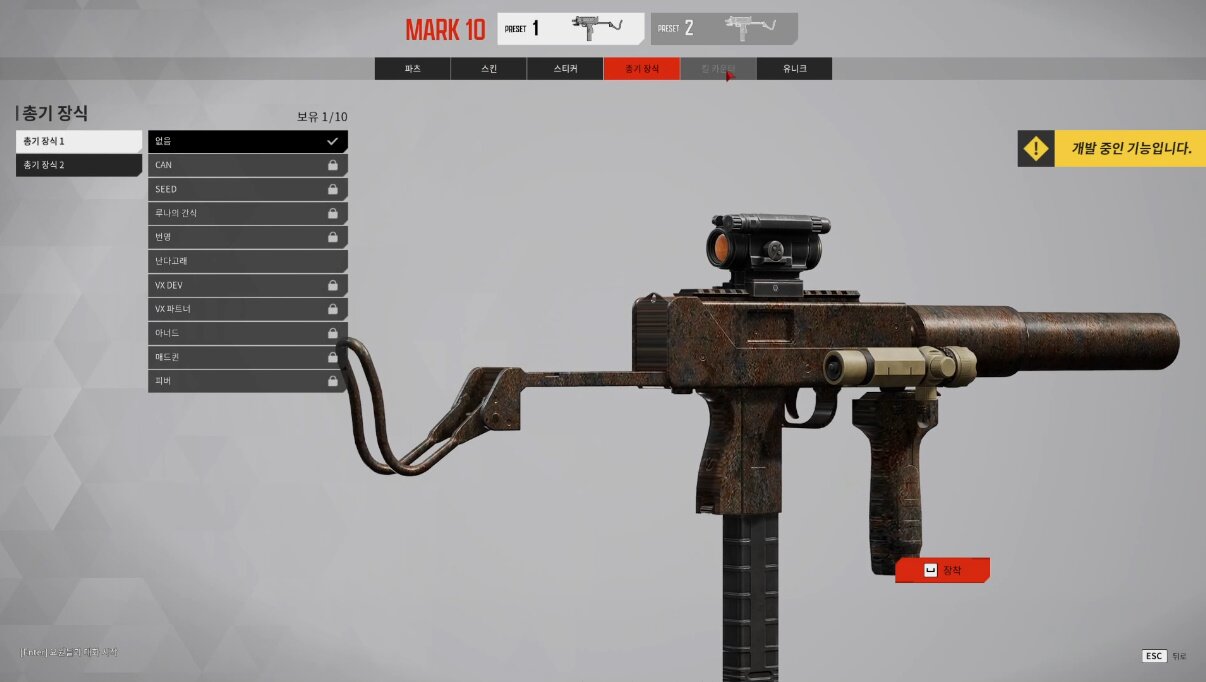The height and width of the screenshot is (682, 1206).
Task: Go back with the ESC 뒤로 button
Action: tap(1165, 656)
